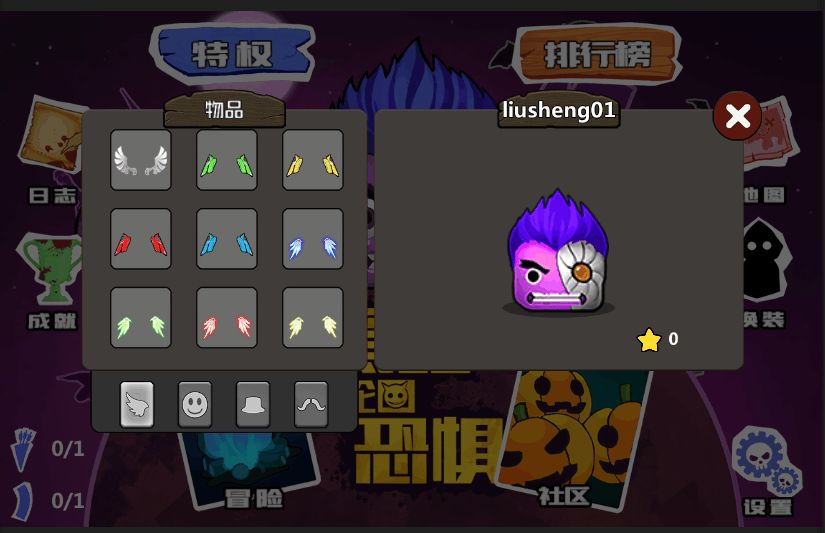Screen dimensions: 825x533
Task: Choose the pale green feathered wings
Action: [141, 318]
